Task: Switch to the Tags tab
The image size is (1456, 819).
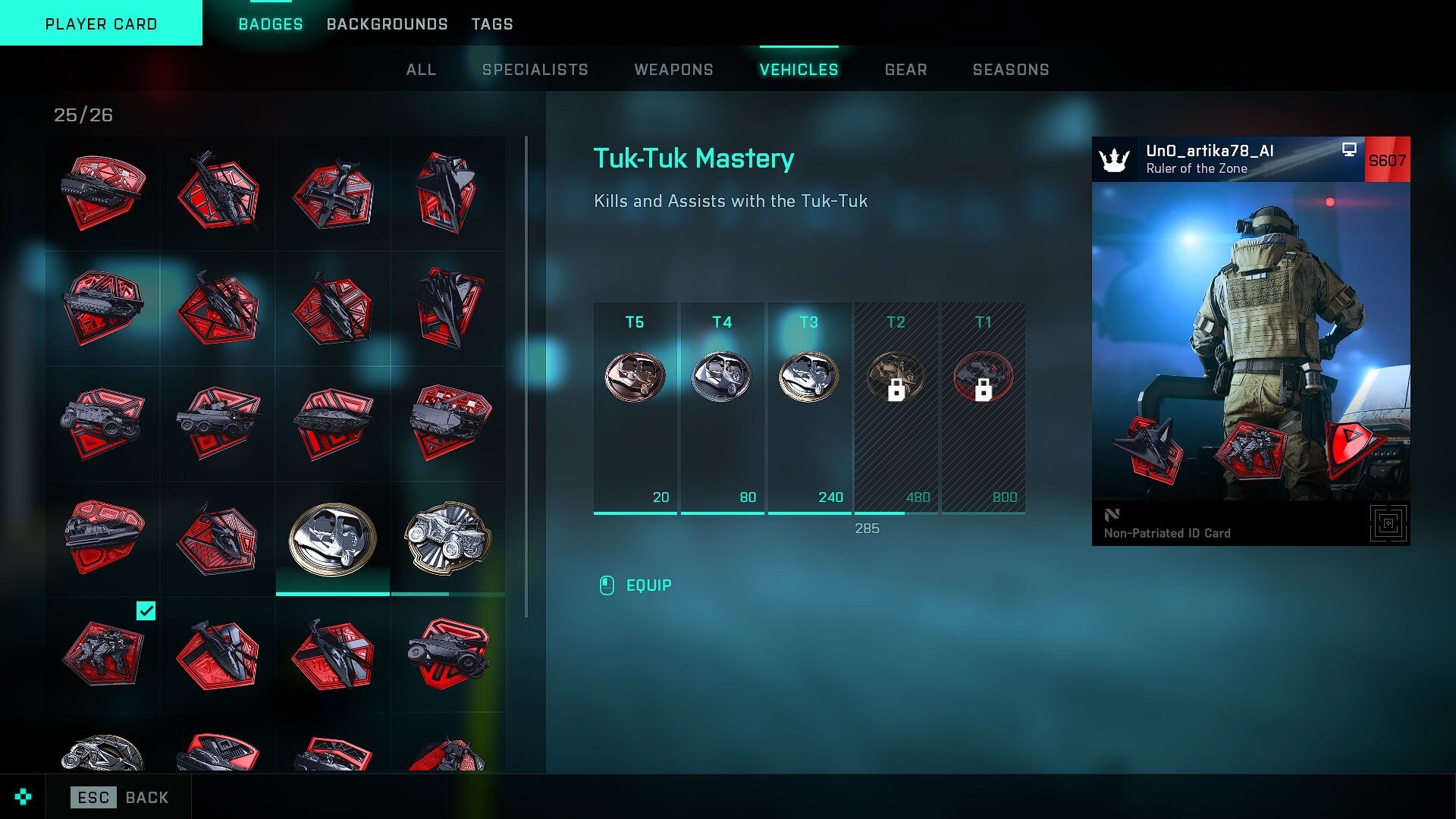Action: click(492, 24)
